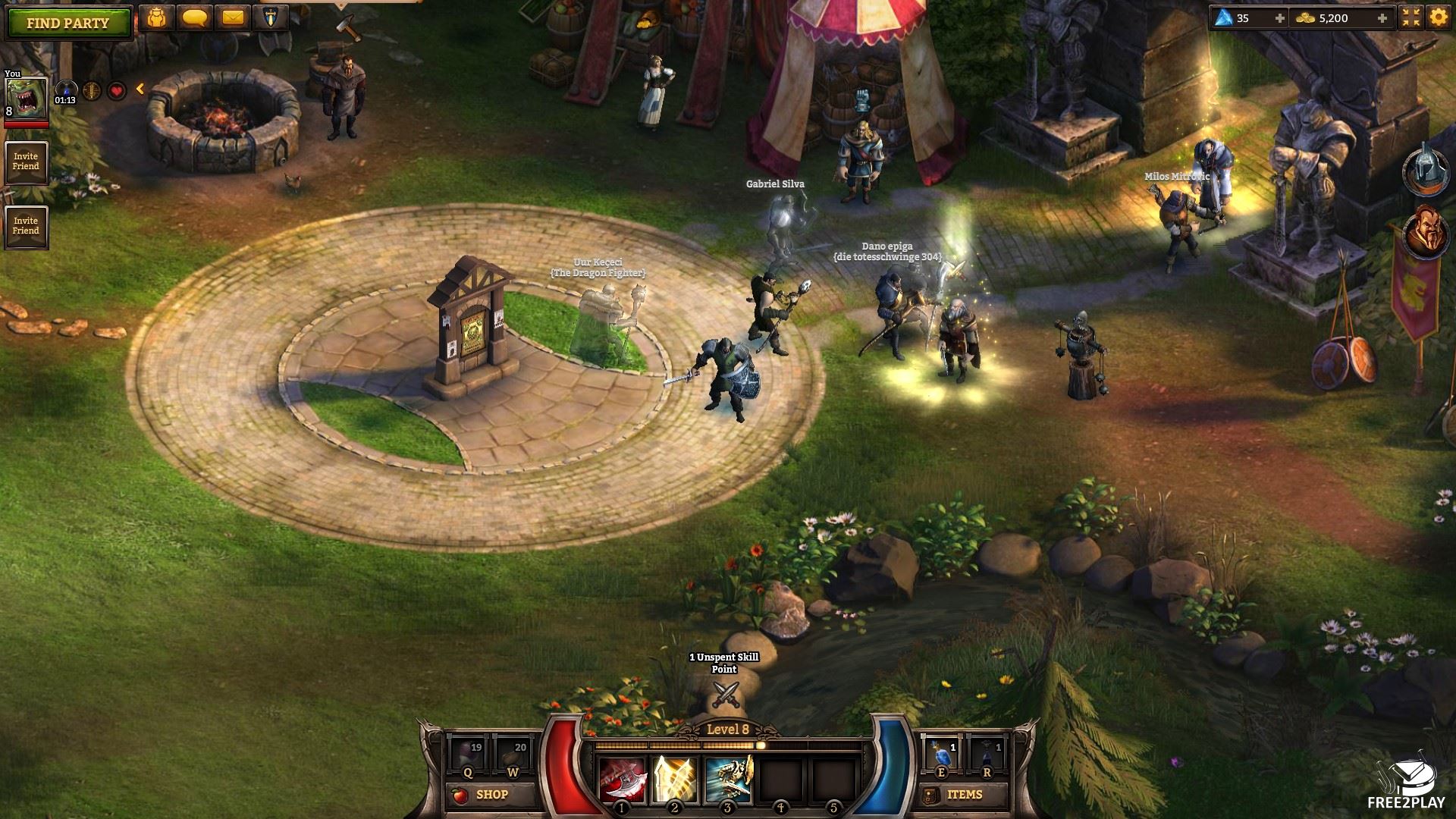
Task: Collapse the buff row with yellow arrow
Action: 140,89
